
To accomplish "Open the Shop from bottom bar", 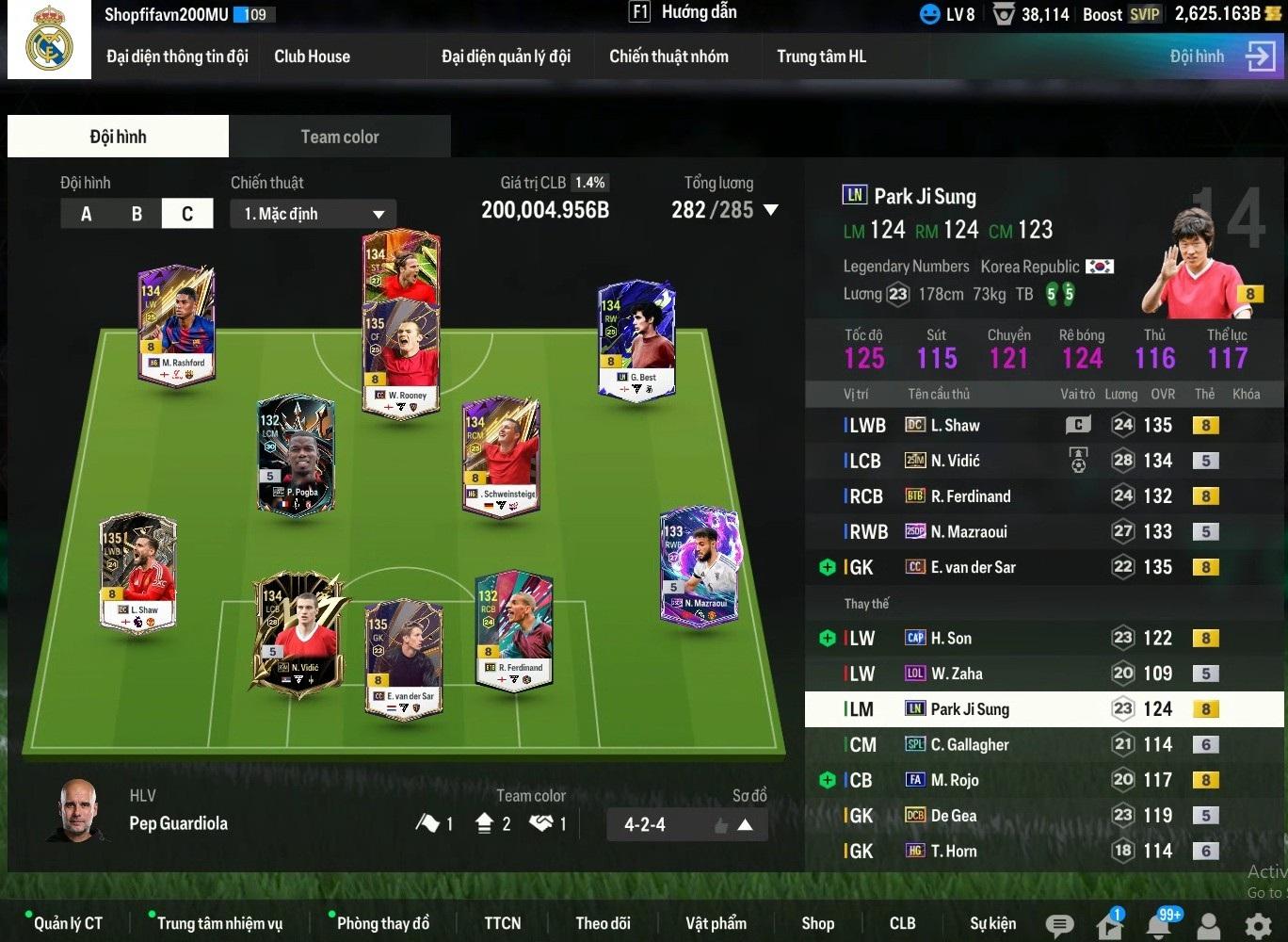I will (x=817, y=923).
